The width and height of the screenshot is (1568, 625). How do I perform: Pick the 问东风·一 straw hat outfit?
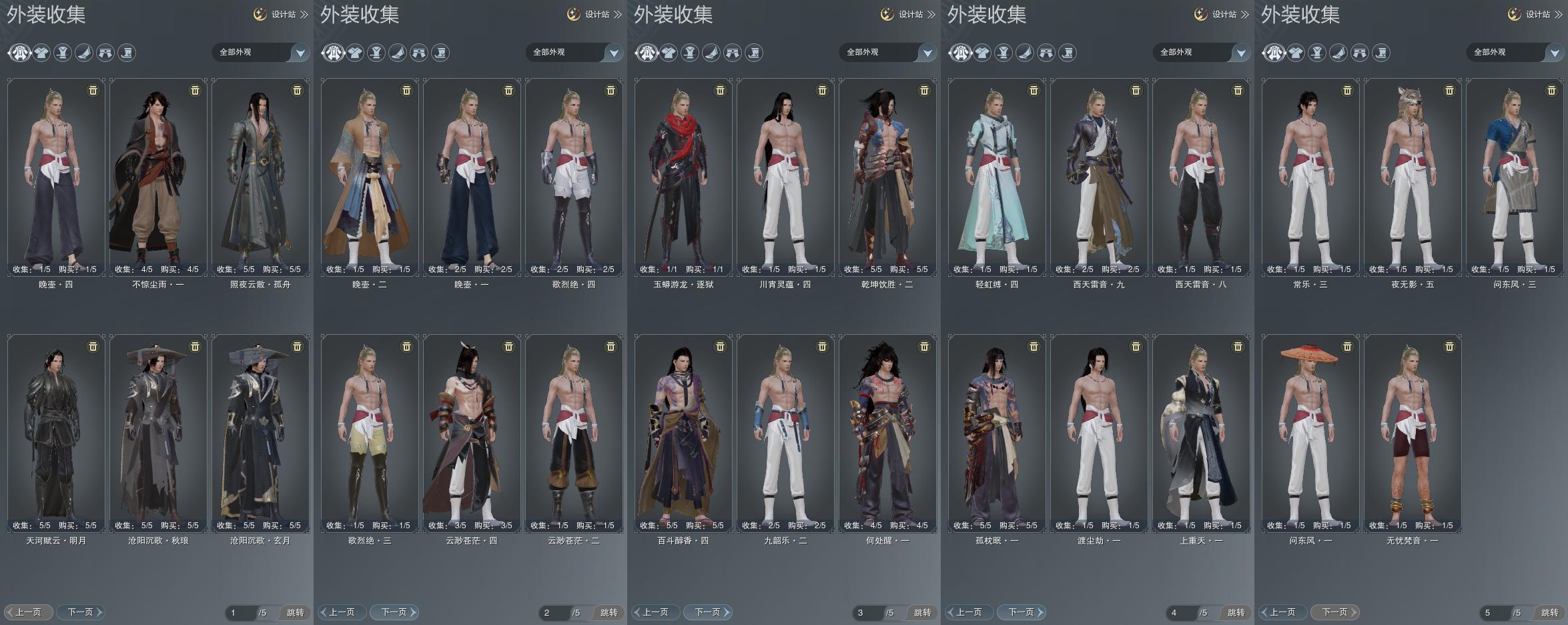[1310, 434]
